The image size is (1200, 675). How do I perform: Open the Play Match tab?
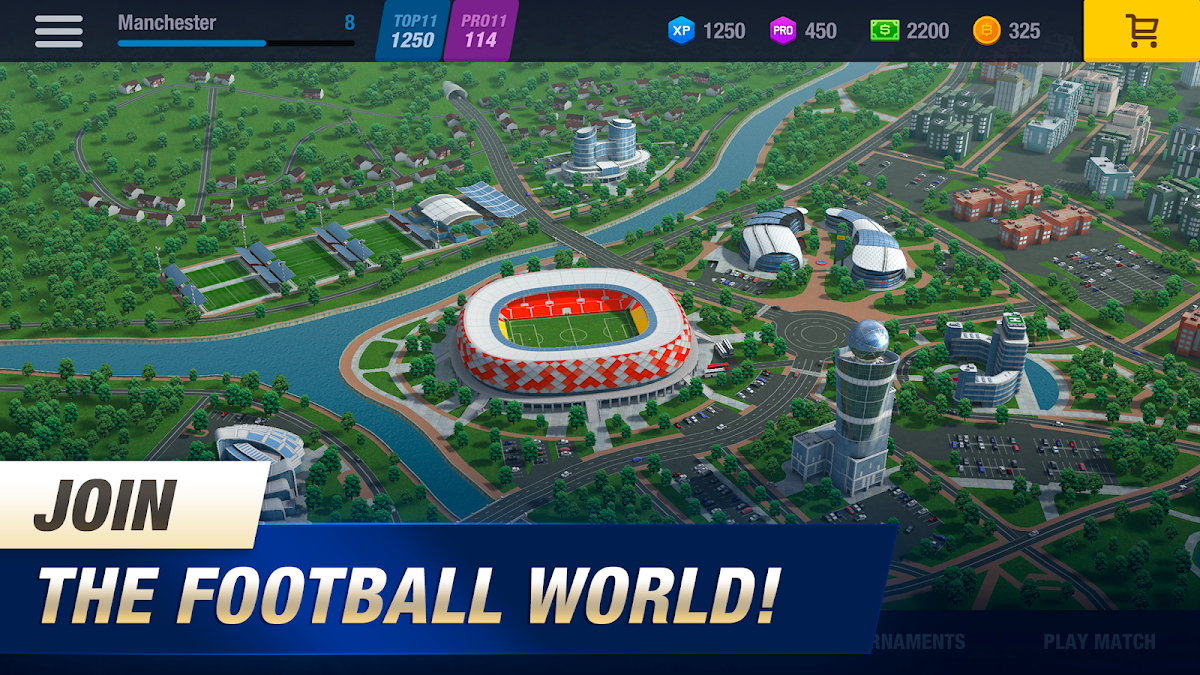point(1099,642)
